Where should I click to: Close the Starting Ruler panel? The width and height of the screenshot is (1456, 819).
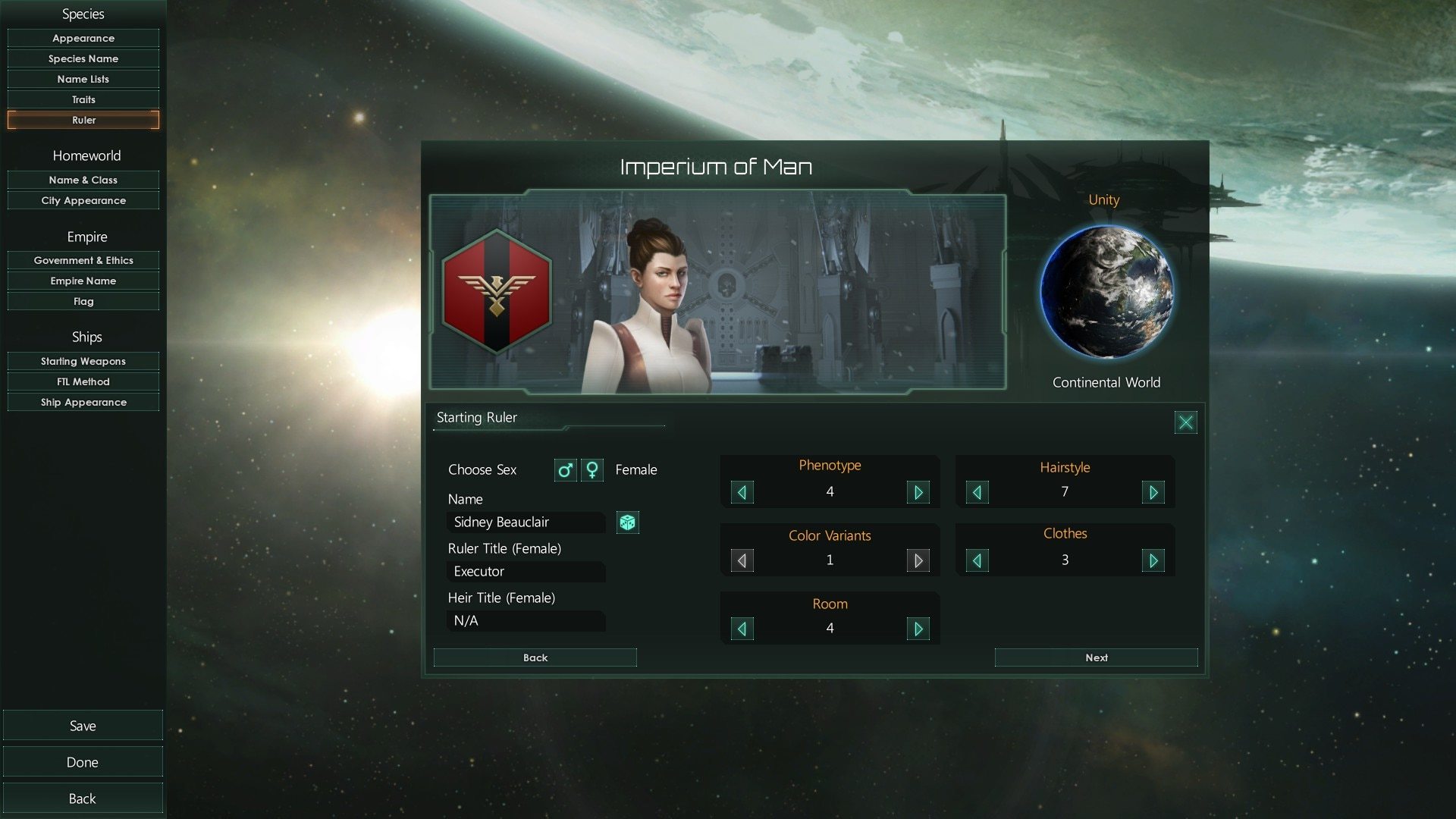pyautogui.click(x=1185, y=422)
